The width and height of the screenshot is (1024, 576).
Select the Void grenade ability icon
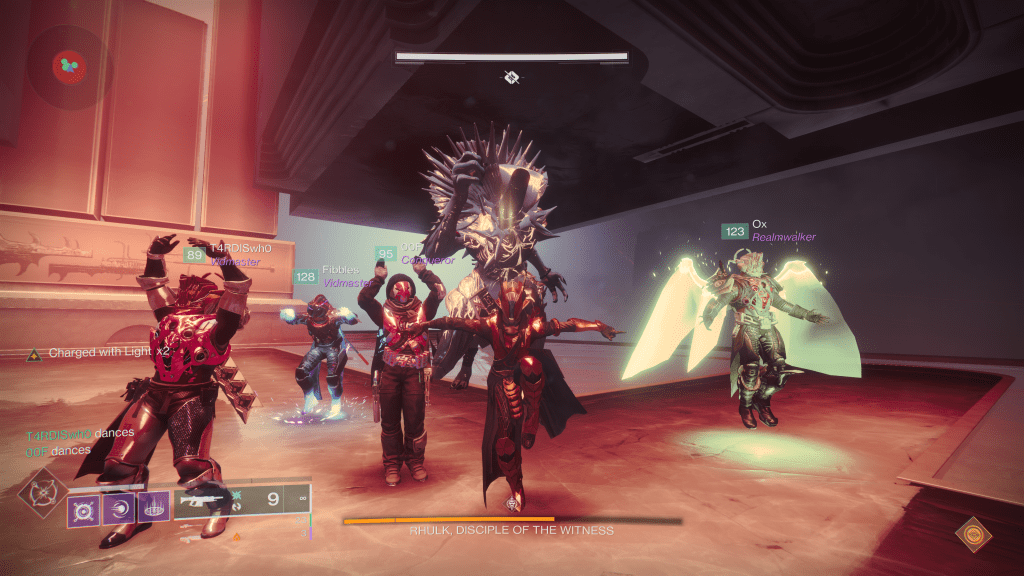[x=82, y=508]
